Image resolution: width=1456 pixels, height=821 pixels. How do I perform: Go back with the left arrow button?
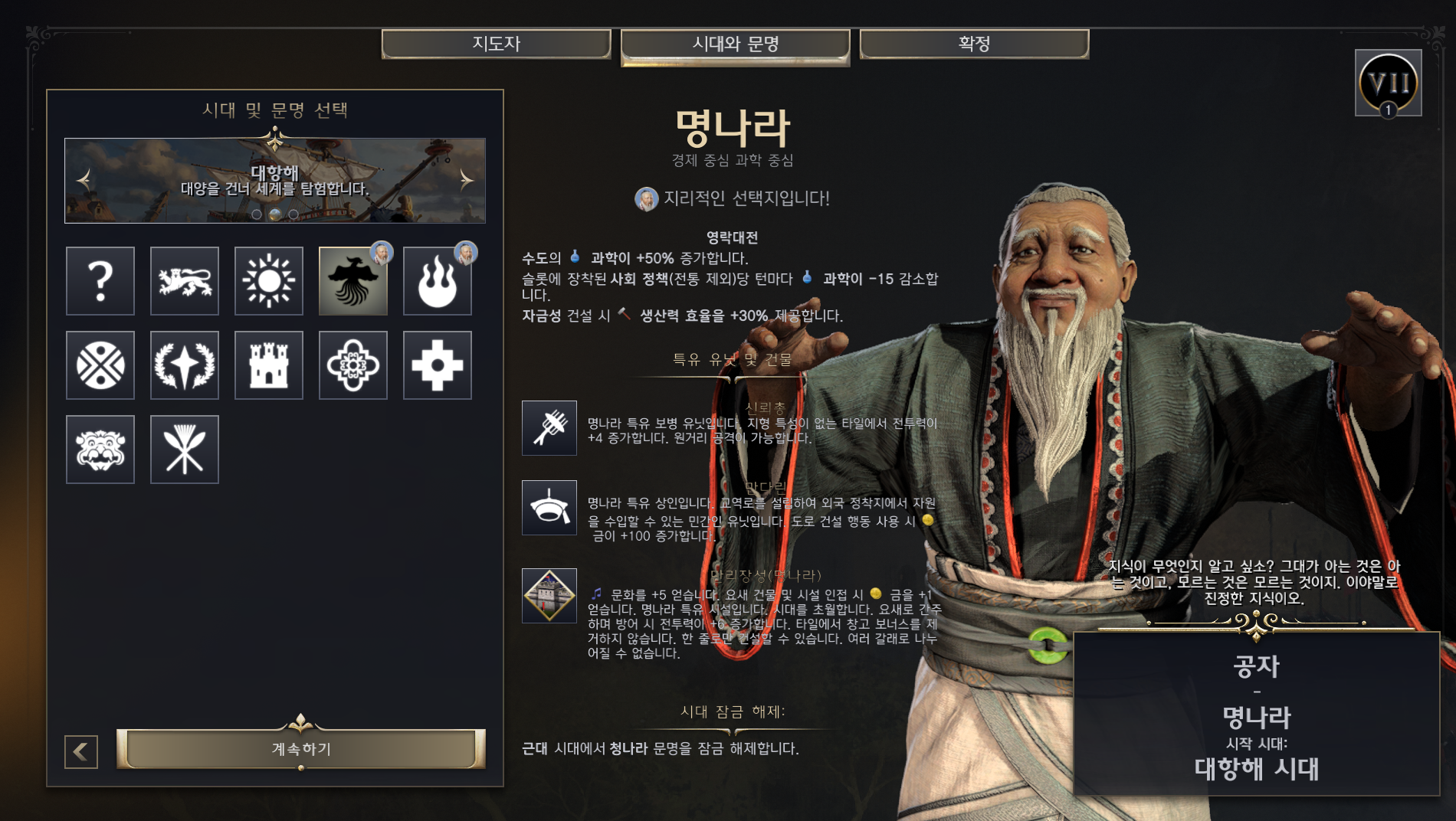(81, 751)
